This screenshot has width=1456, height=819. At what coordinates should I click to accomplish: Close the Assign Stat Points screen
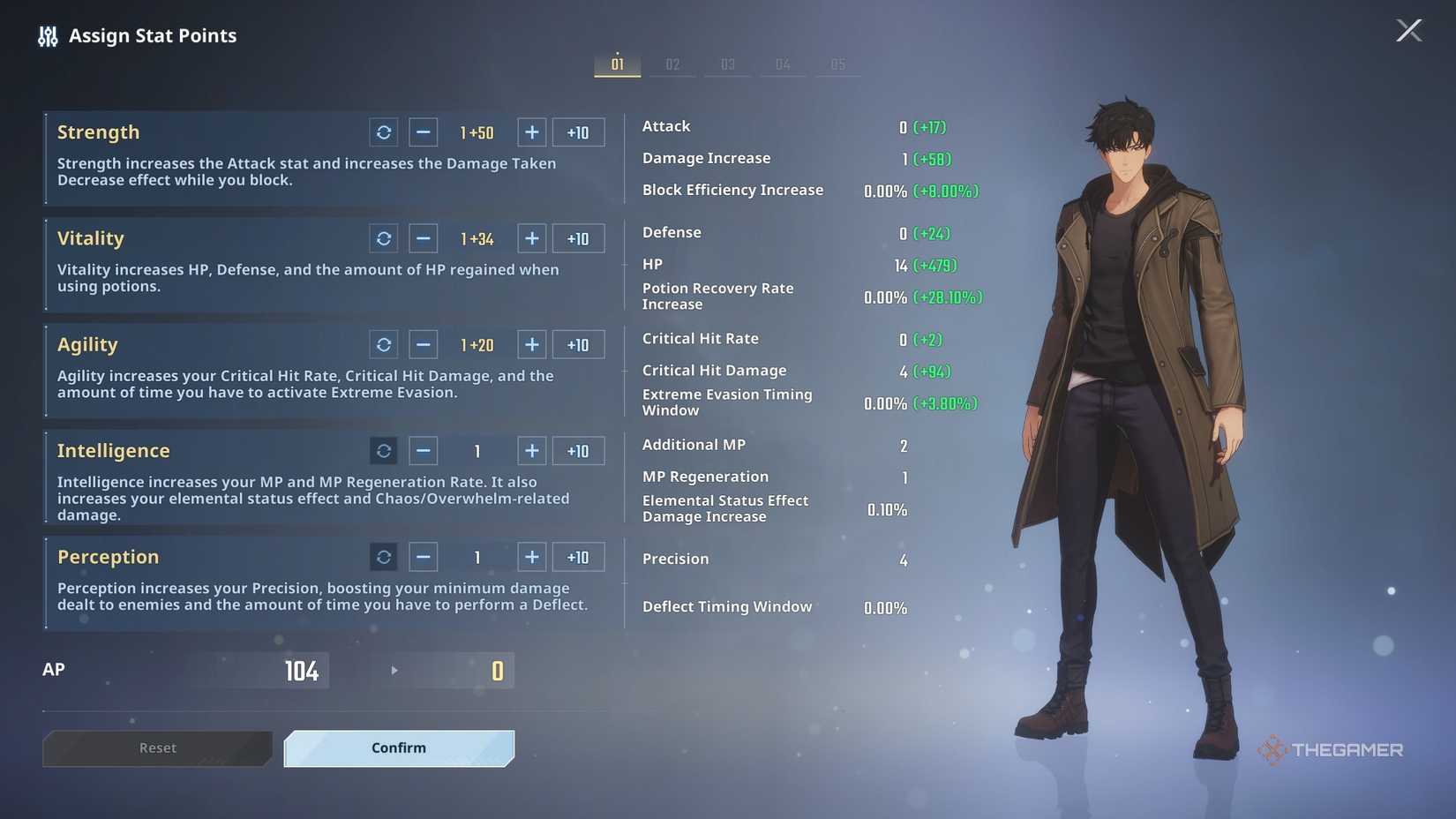click(x=1409, y=29)
